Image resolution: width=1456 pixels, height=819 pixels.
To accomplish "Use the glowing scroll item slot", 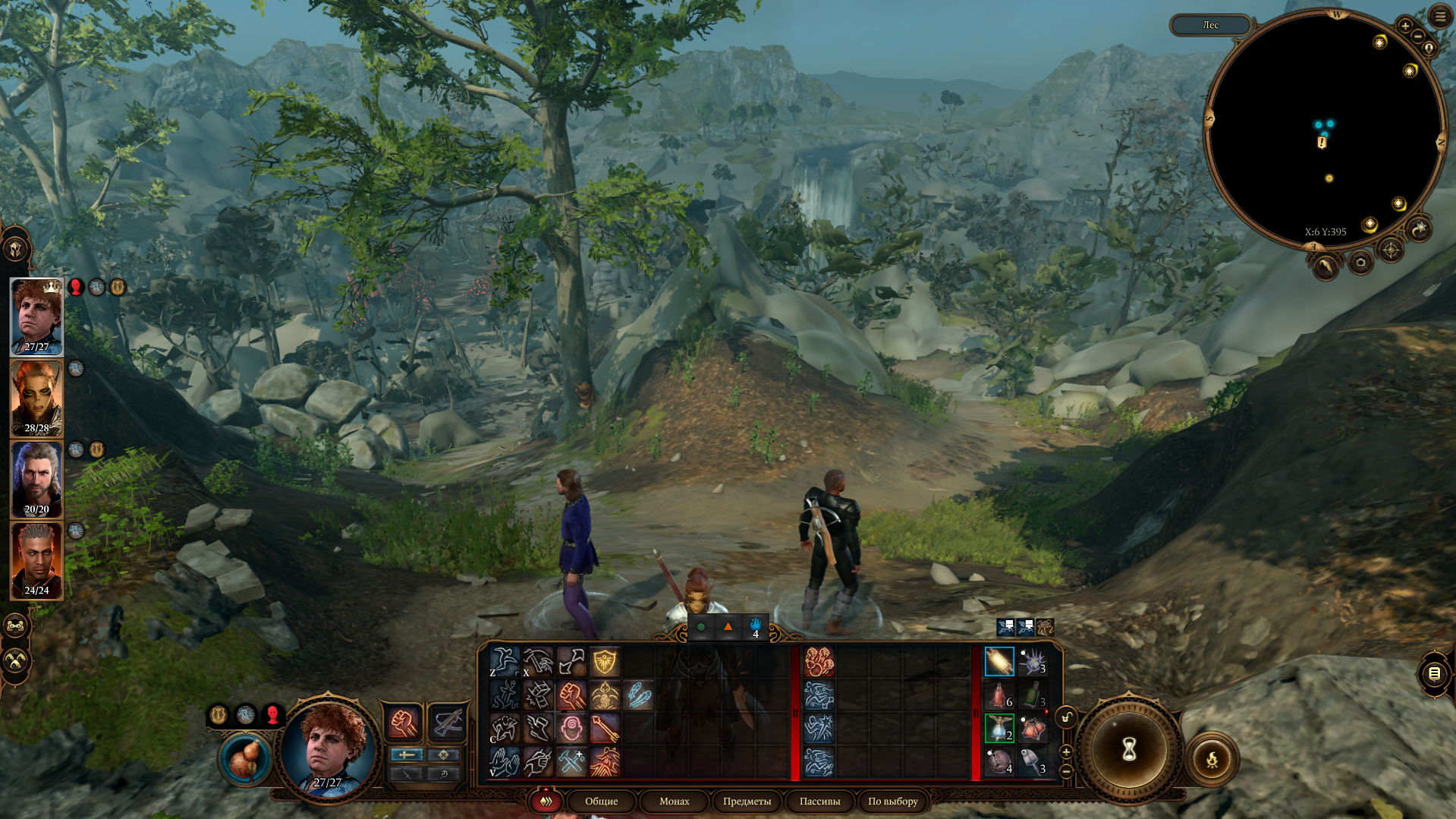I will click(x=999, y=662).
